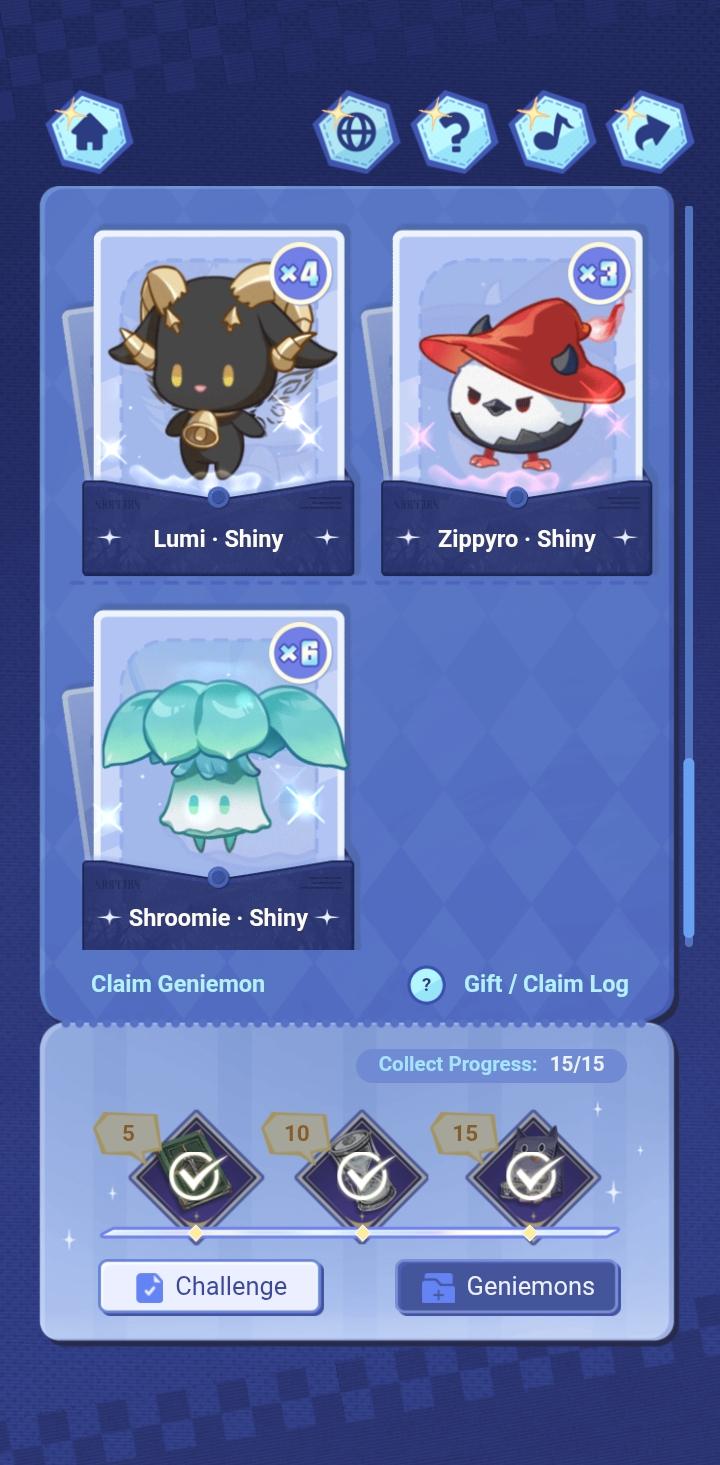Open the globe language selector
This screenshot has height=1465, width=720.
(356, 133)
